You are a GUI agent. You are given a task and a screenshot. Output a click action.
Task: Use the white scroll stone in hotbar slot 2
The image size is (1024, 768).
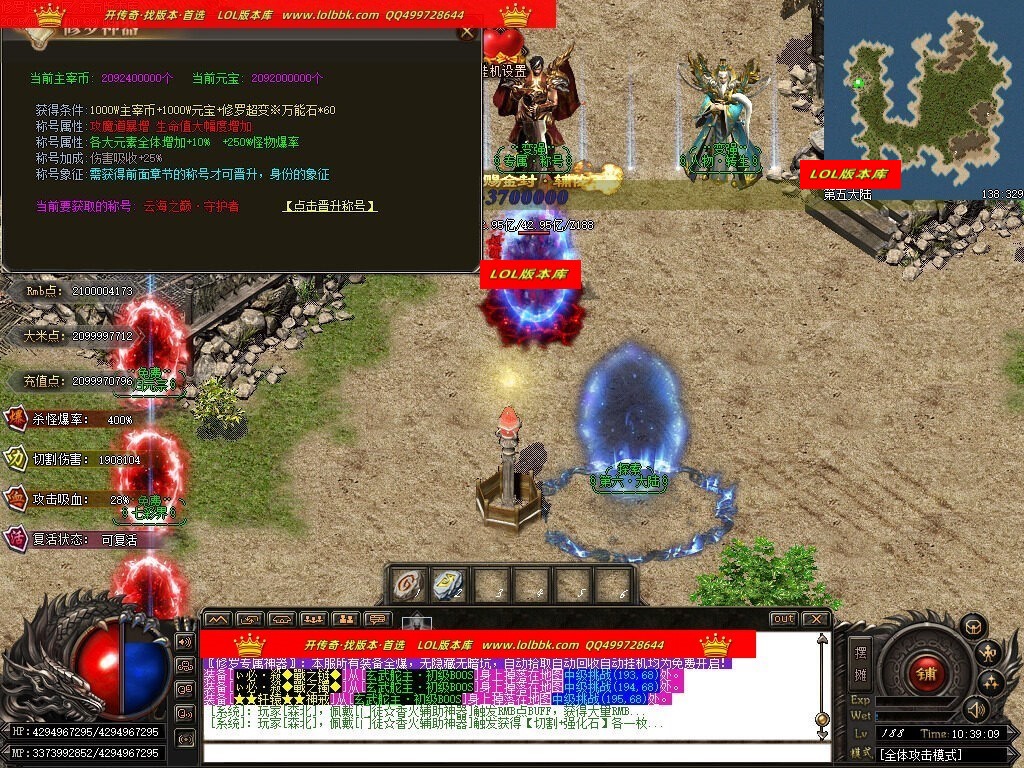pos(447,585)
